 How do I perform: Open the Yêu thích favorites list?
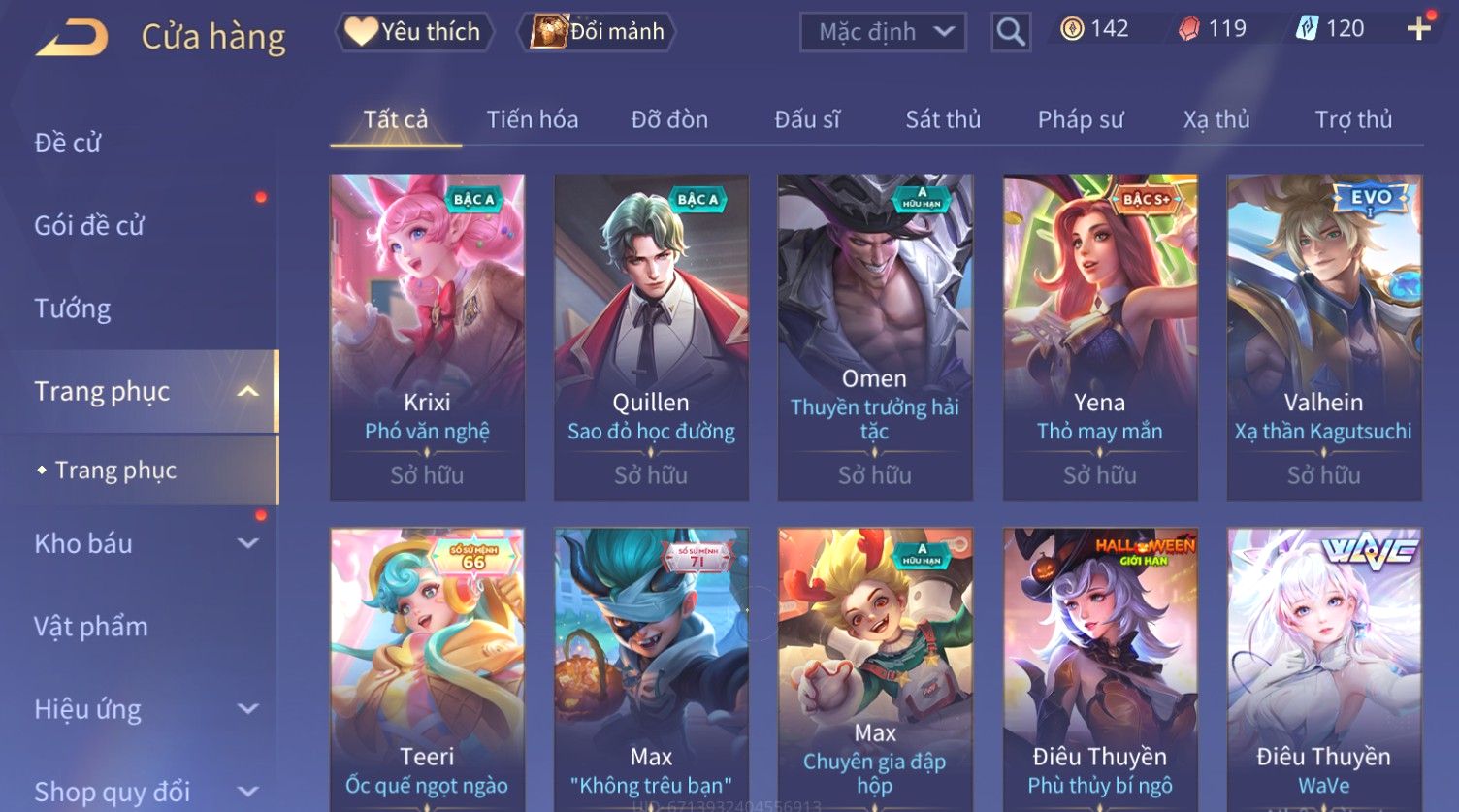click(x=414, y=32)
